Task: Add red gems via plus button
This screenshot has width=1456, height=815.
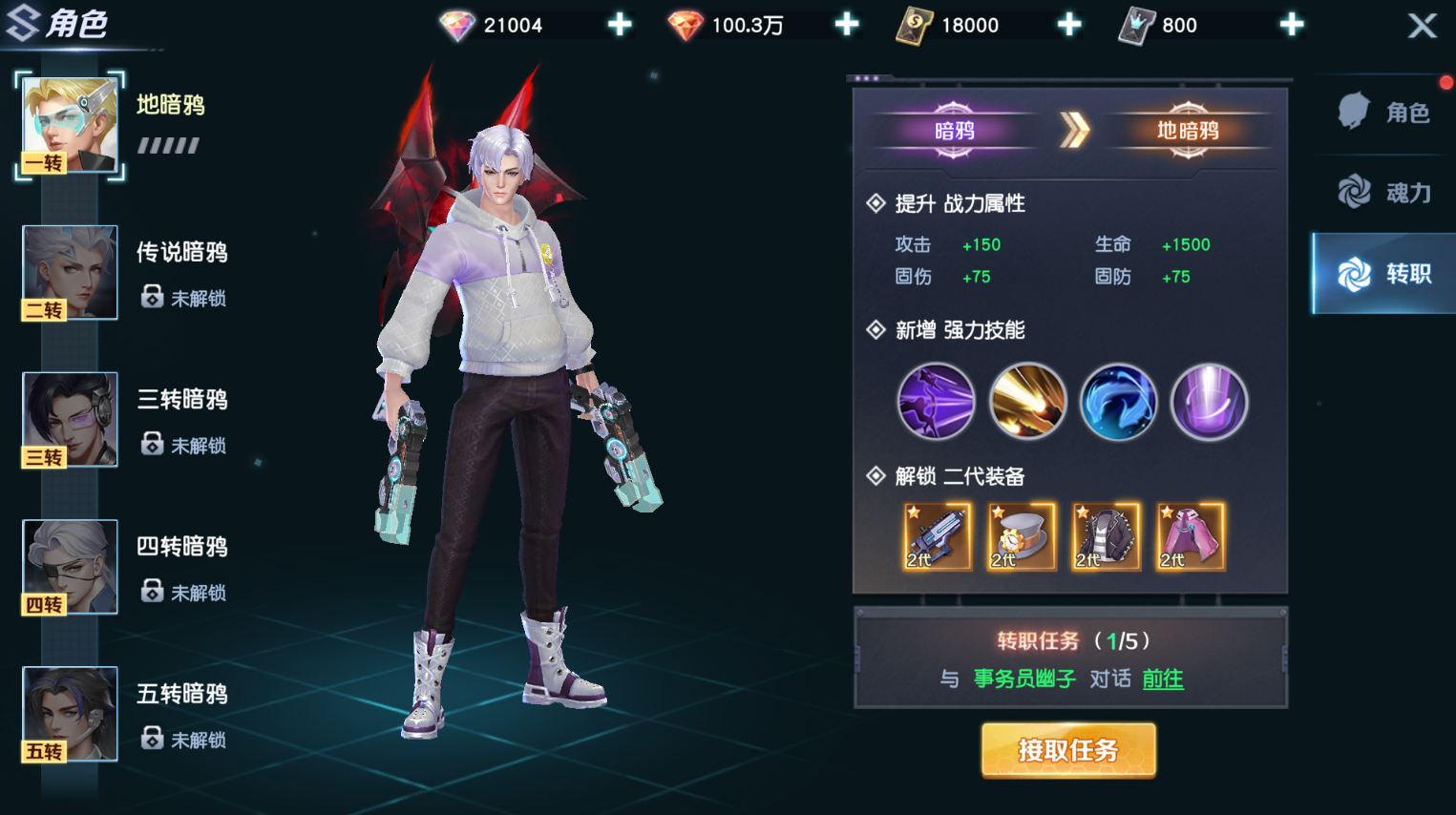Action: point(846,25)
